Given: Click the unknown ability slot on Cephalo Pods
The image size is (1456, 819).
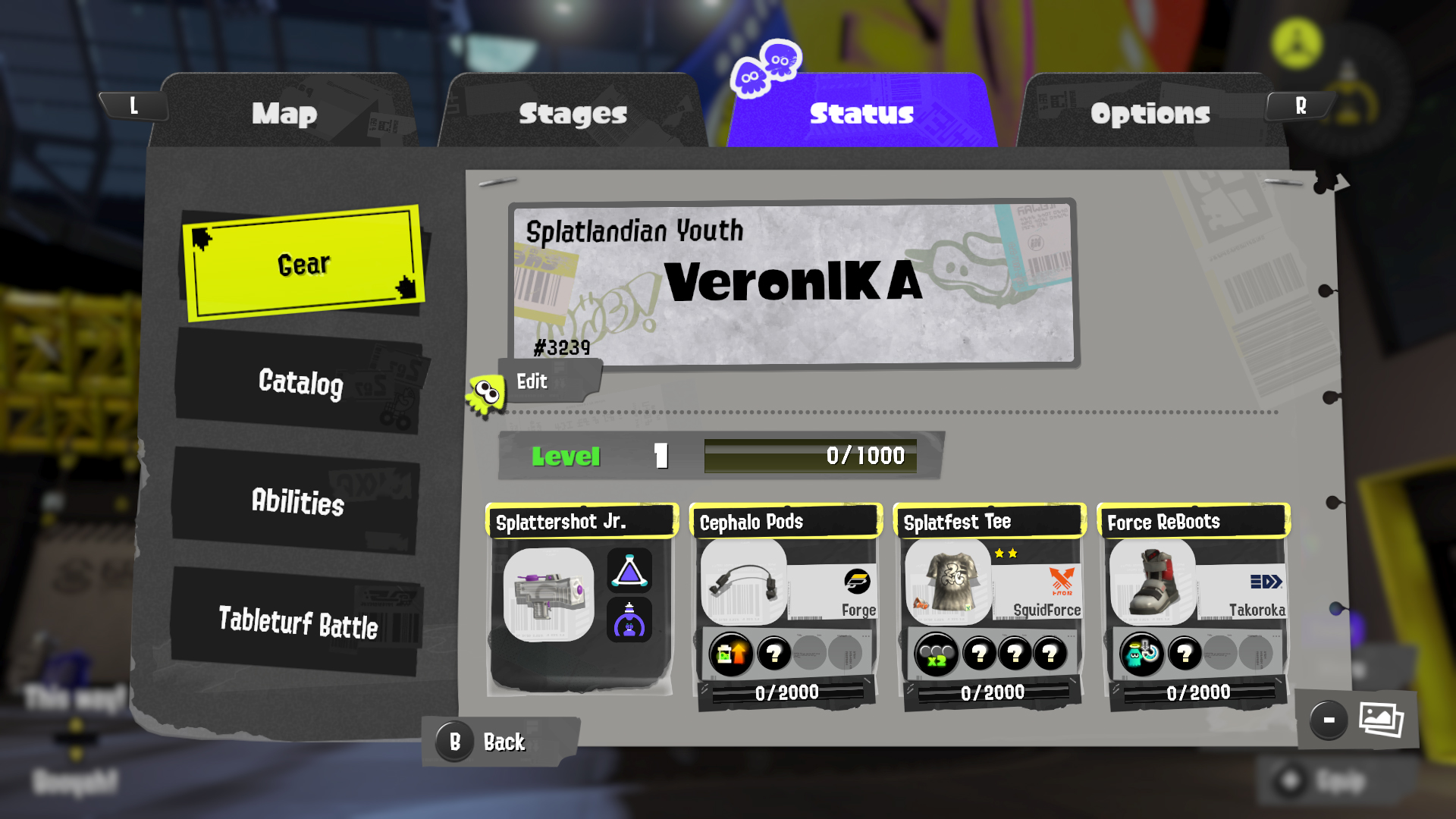Looking at the screenshot, I should coord(773,653).
